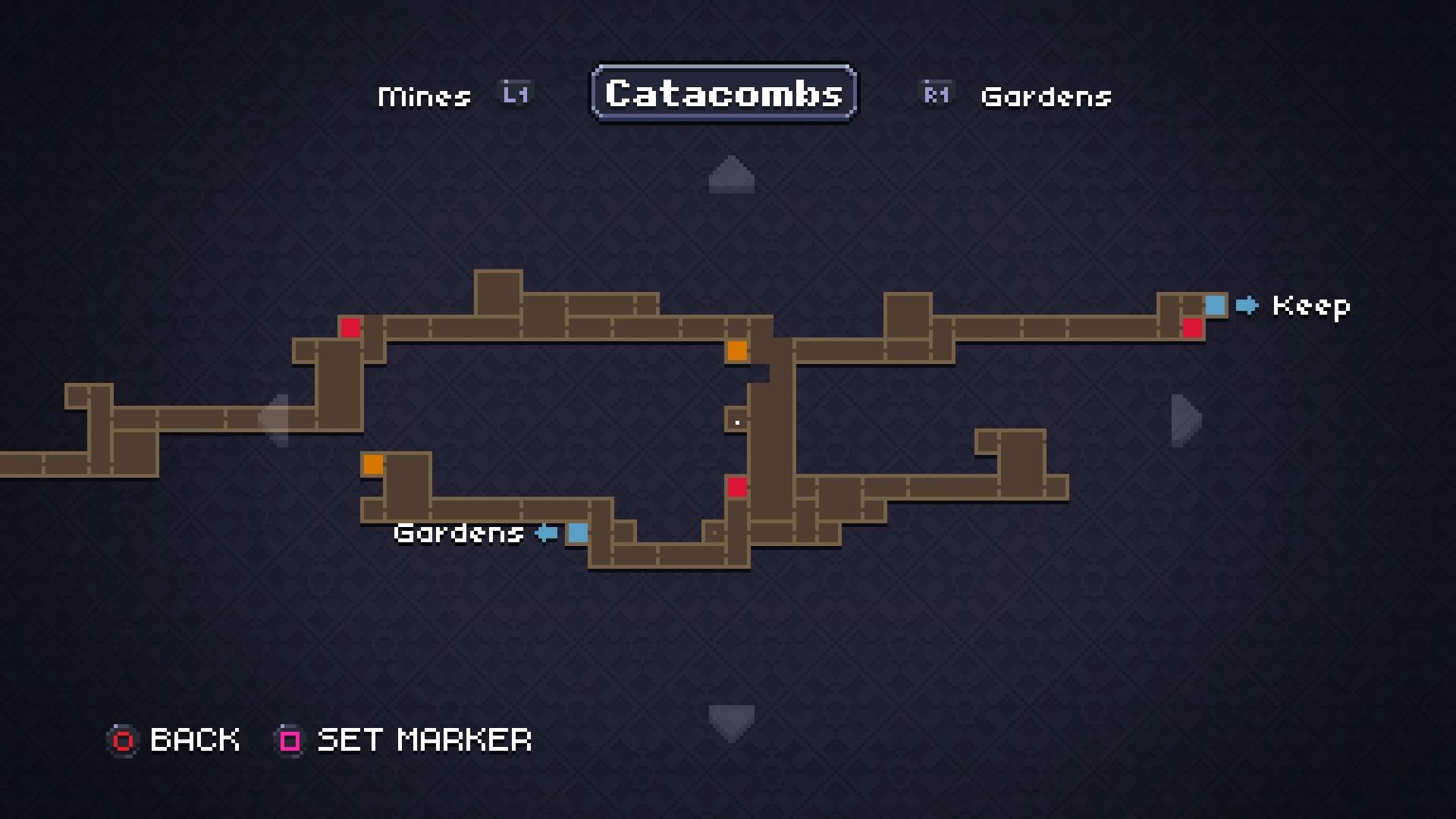
Task: Switch to the Mines map tab
Action: coord(425,96)
